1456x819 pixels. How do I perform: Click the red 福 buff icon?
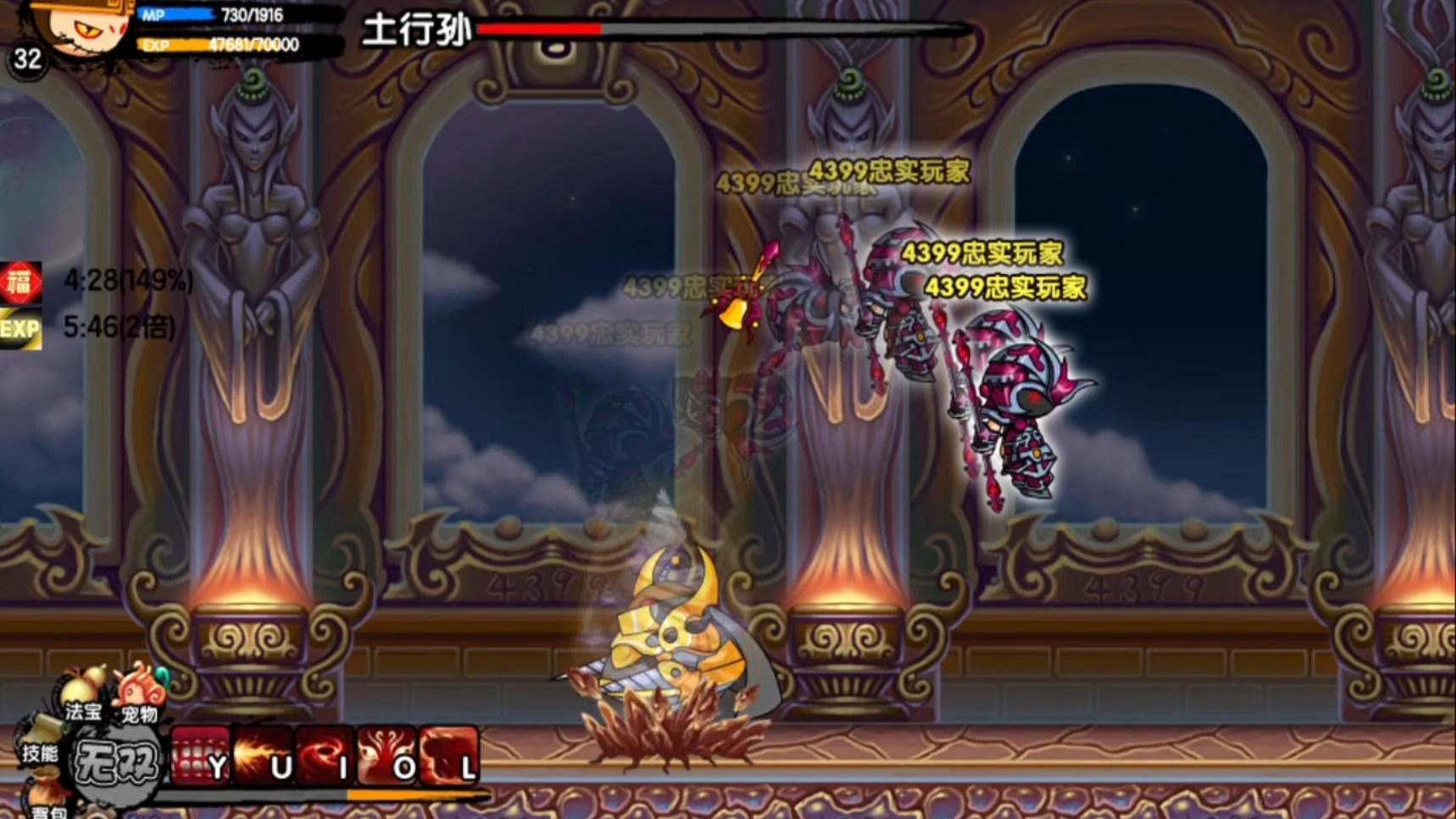click(20, 282)
